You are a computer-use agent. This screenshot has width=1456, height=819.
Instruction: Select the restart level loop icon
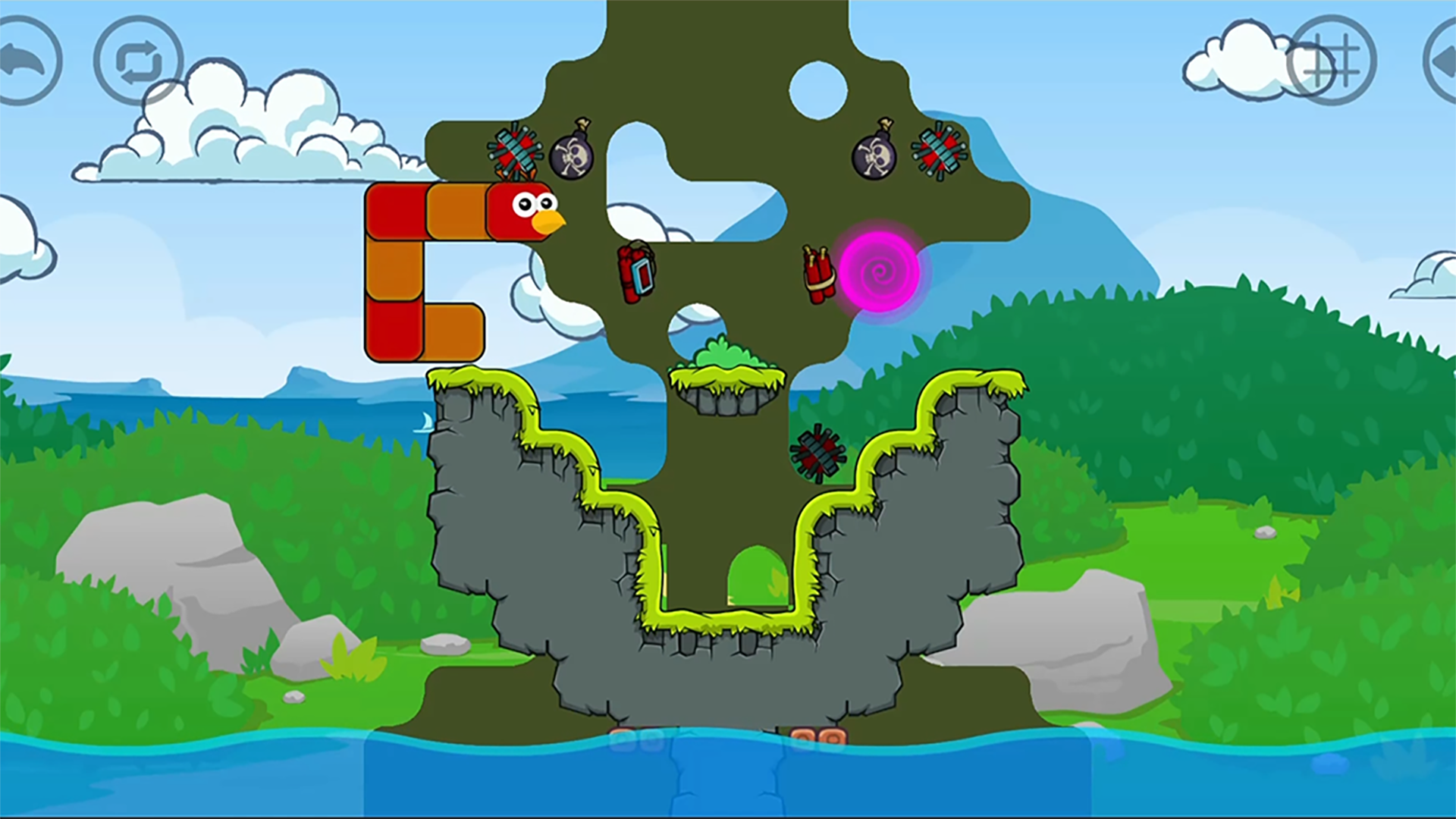(136, 59)
